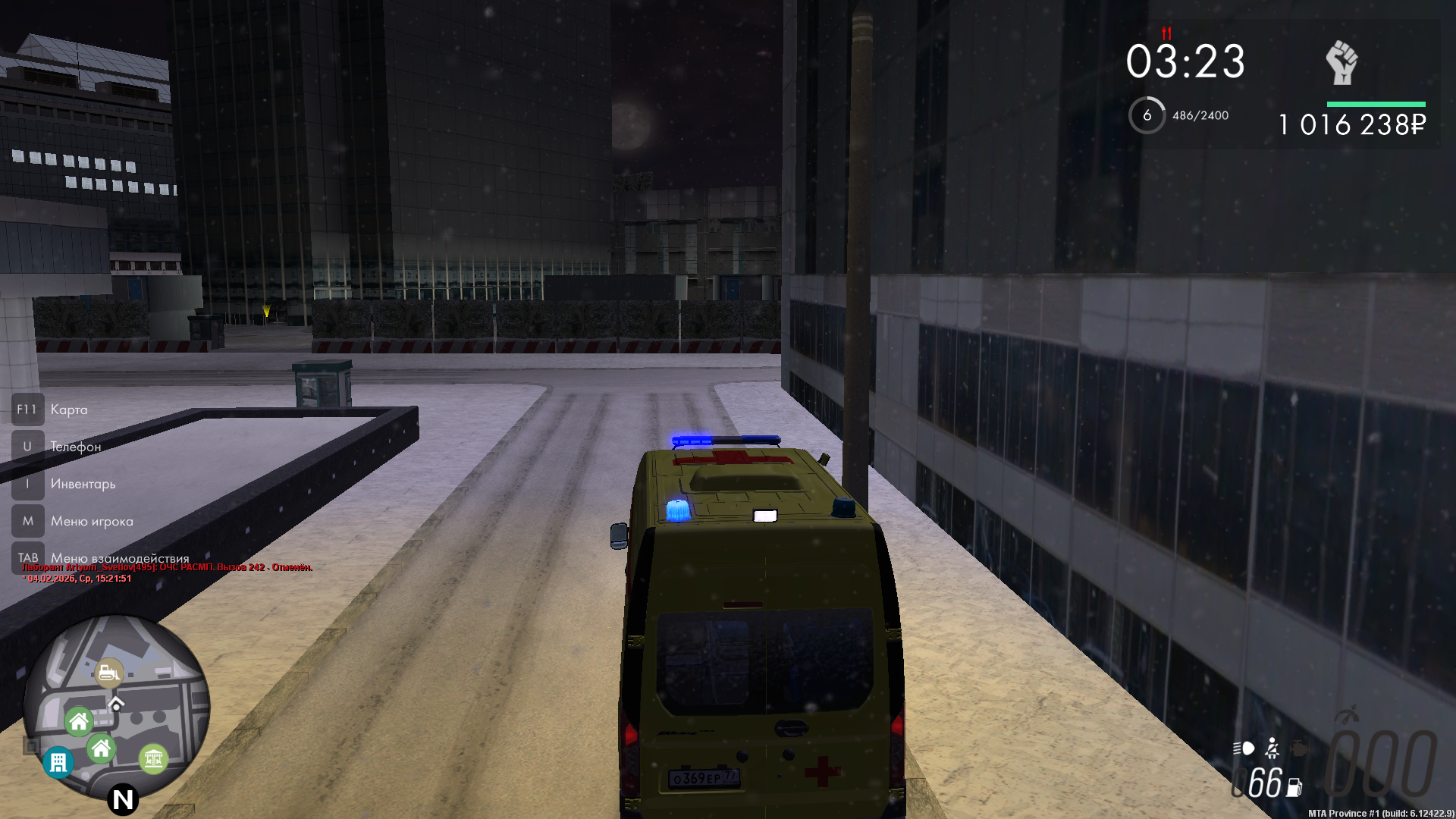Click the seatbelt indicator icon

[x=1272, y=748]
